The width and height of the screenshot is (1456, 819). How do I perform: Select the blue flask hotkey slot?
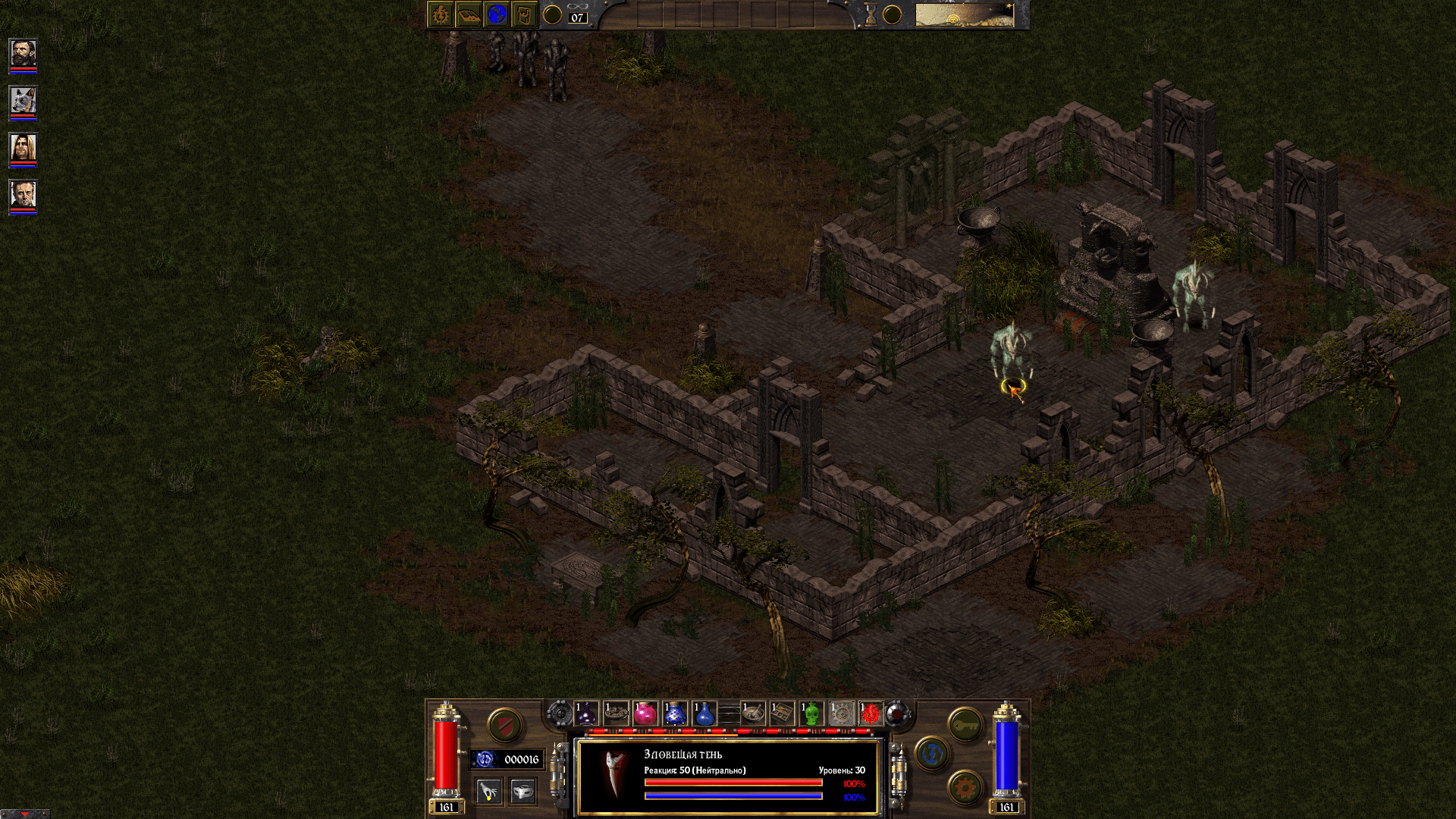[703, 715]
